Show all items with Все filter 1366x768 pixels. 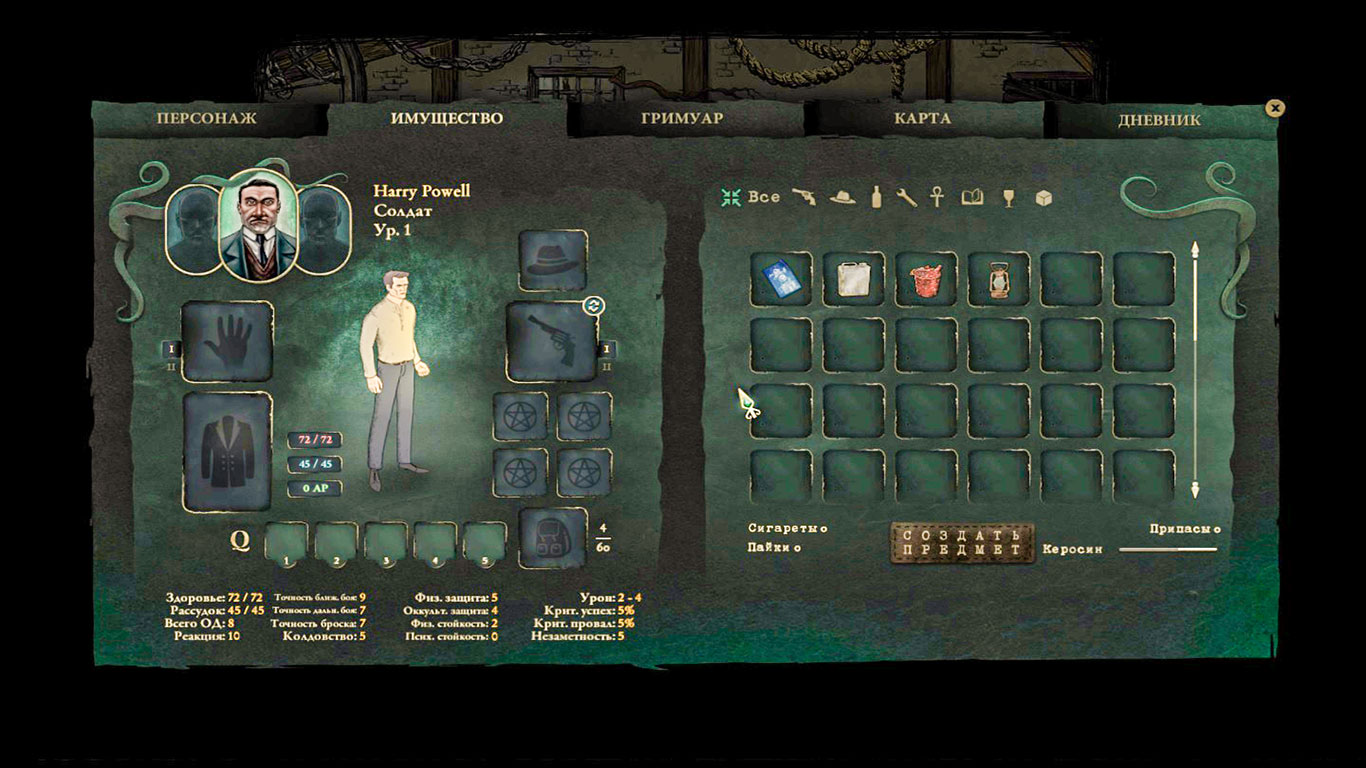tap(752, 197)
